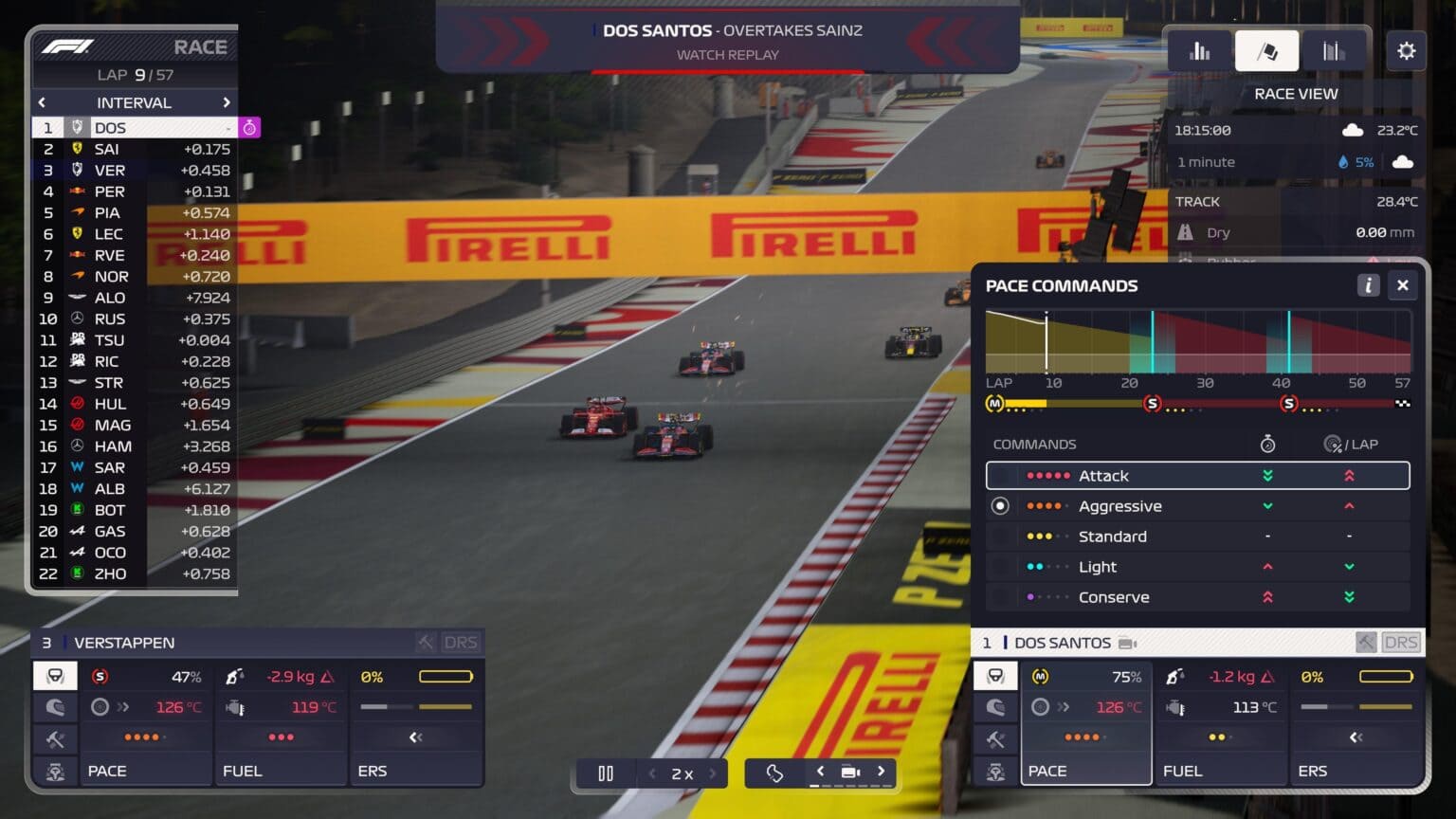Increase simulation speed from 2x

713,773
